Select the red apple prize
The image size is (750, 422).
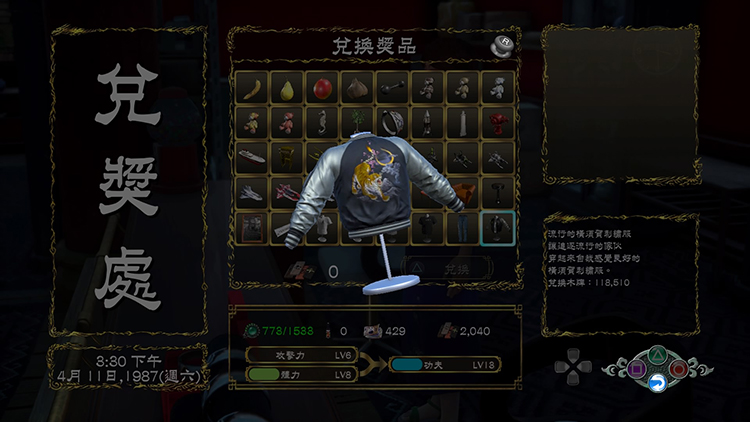click(x=322, y=88)
